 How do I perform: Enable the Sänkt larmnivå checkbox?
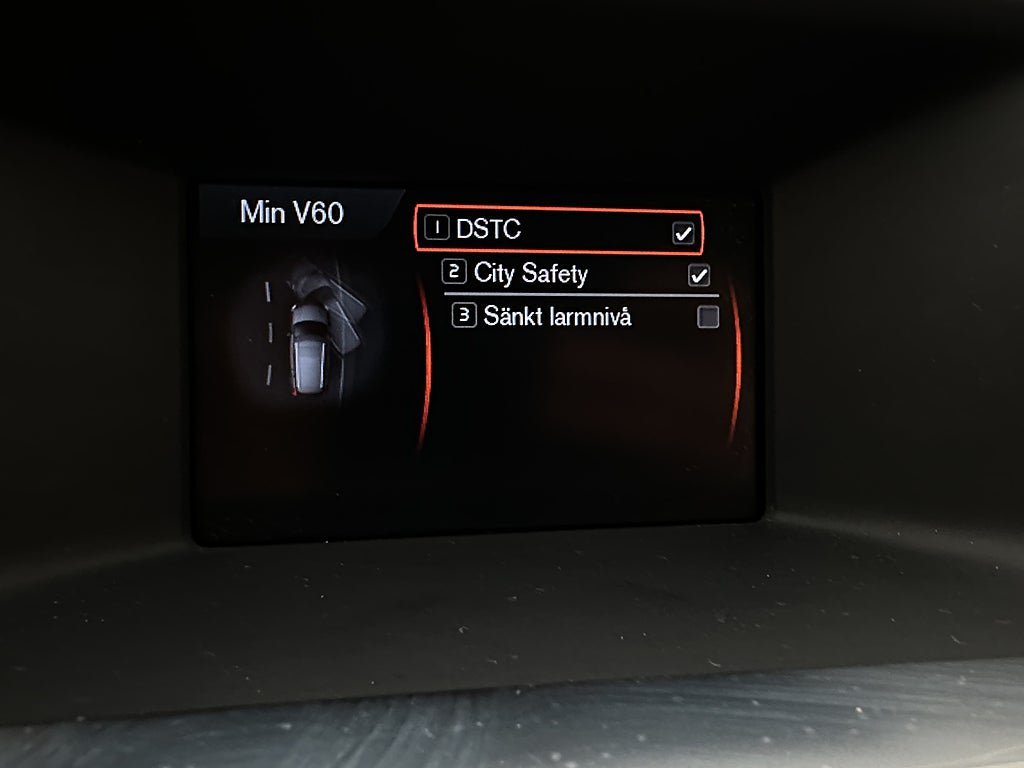pyautogui.click(x=708, y=318)
